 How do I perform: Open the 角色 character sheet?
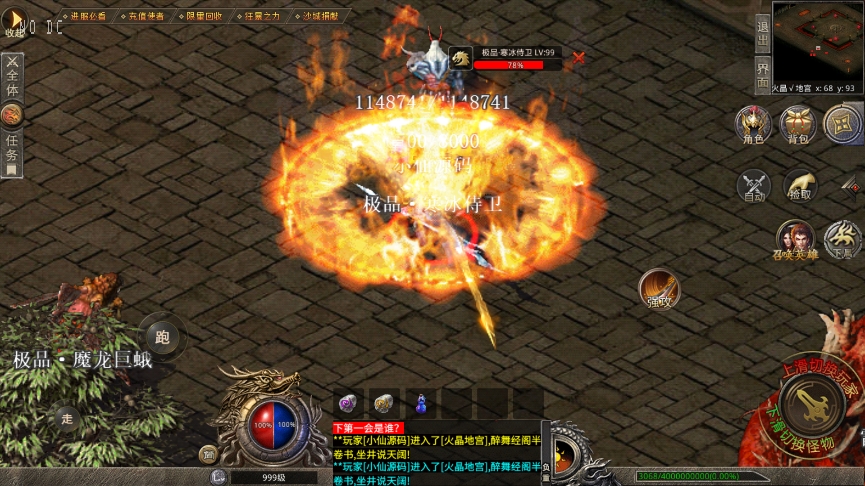tap(752, 125)
